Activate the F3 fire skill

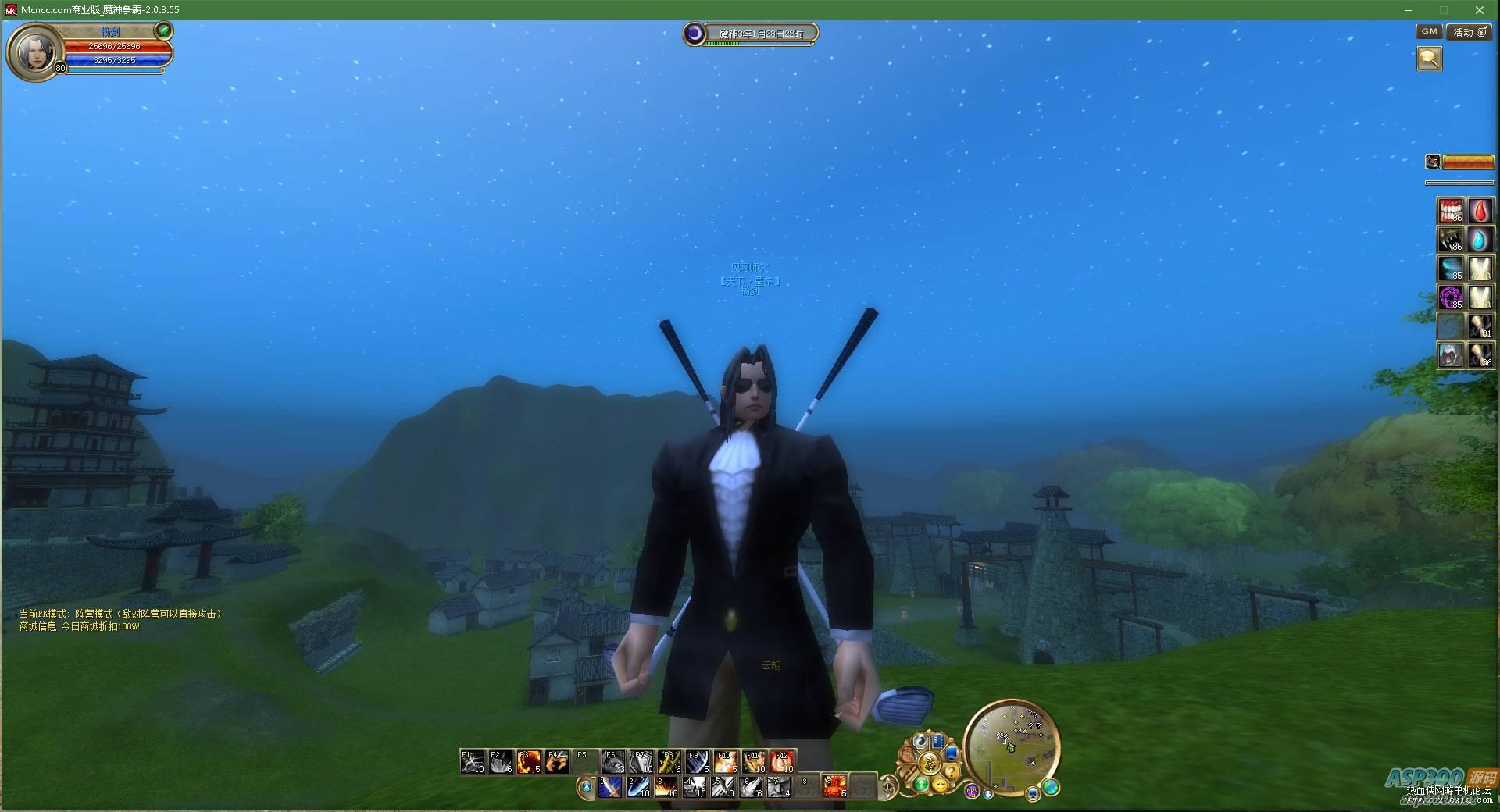(529, 761)
